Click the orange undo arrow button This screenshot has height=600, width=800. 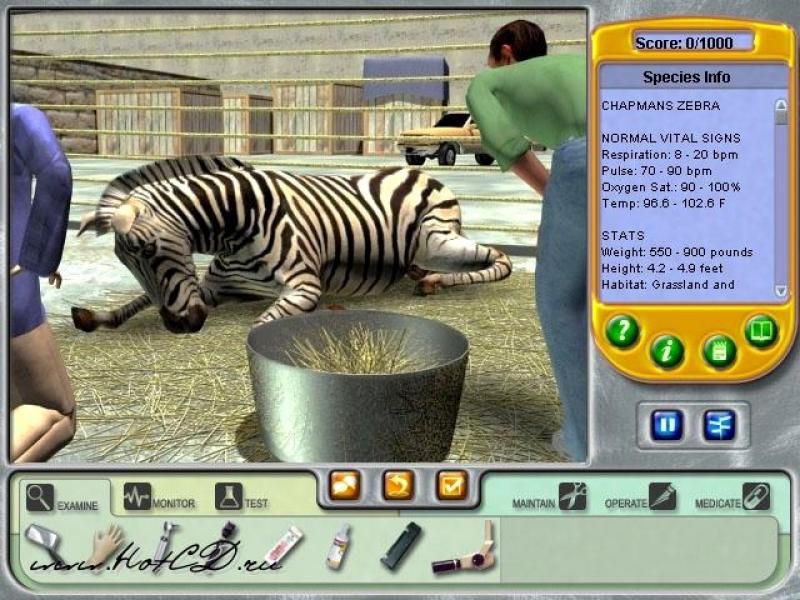pos(398,486)
